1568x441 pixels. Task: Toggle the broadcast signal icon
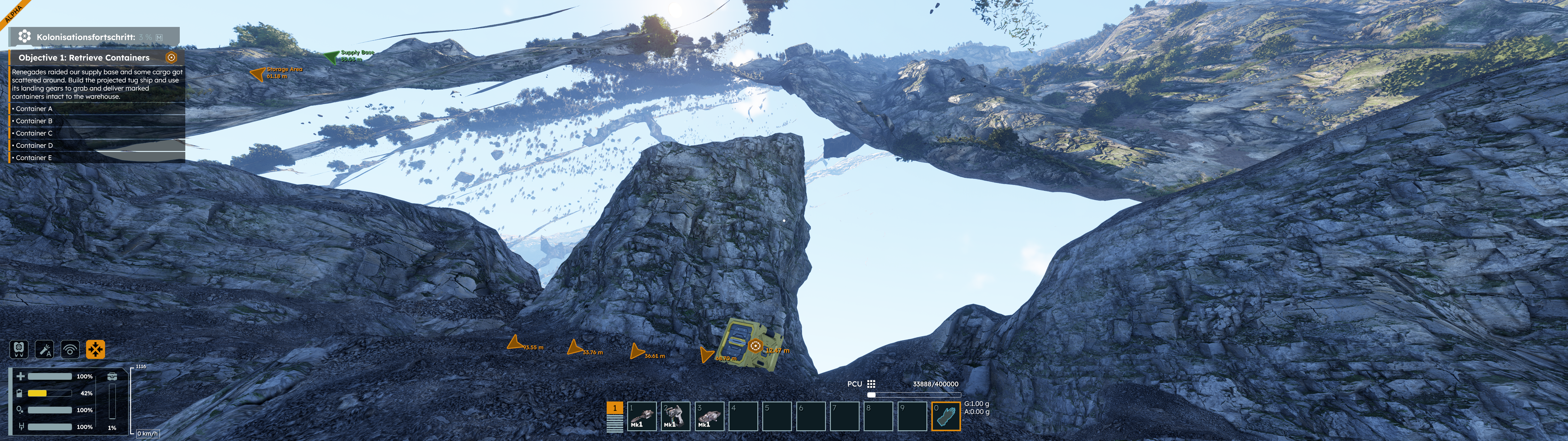pyautogui.click(x=70, y=349)
